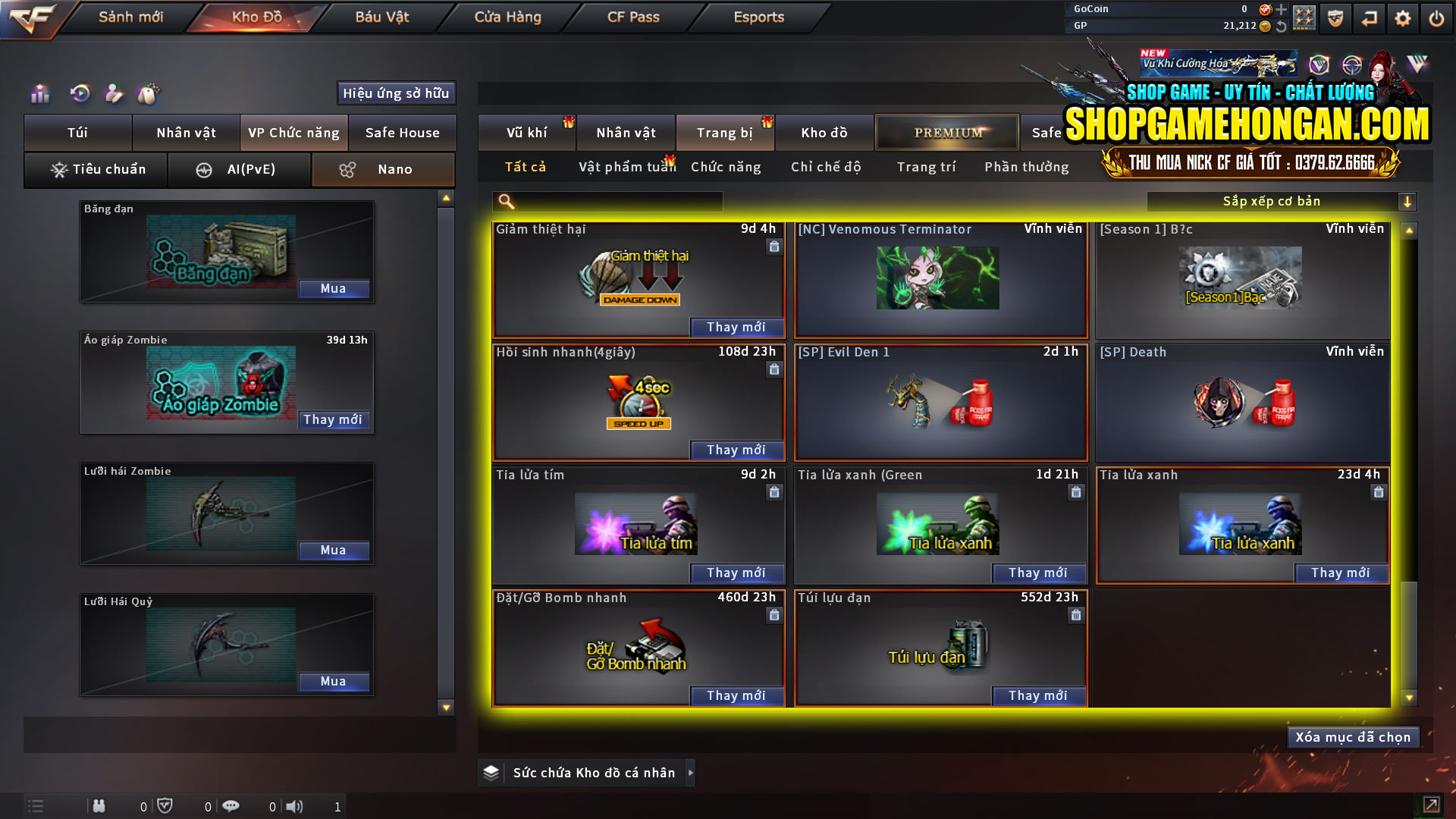Select the character gift icon in top toolbar
Viewport: 1456px width, 819px height.
click(x=114, y=93)
